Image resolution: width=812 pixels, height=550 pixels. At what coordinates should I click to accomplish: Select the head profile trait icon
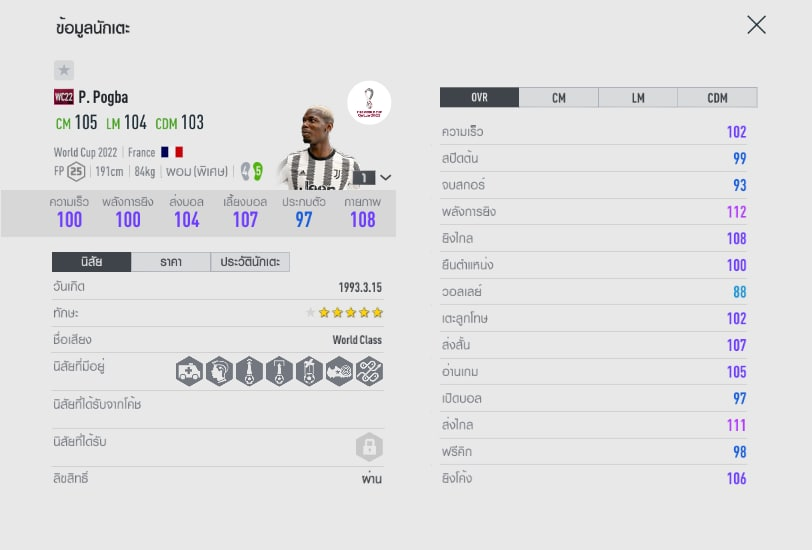[x=219, y=371]
